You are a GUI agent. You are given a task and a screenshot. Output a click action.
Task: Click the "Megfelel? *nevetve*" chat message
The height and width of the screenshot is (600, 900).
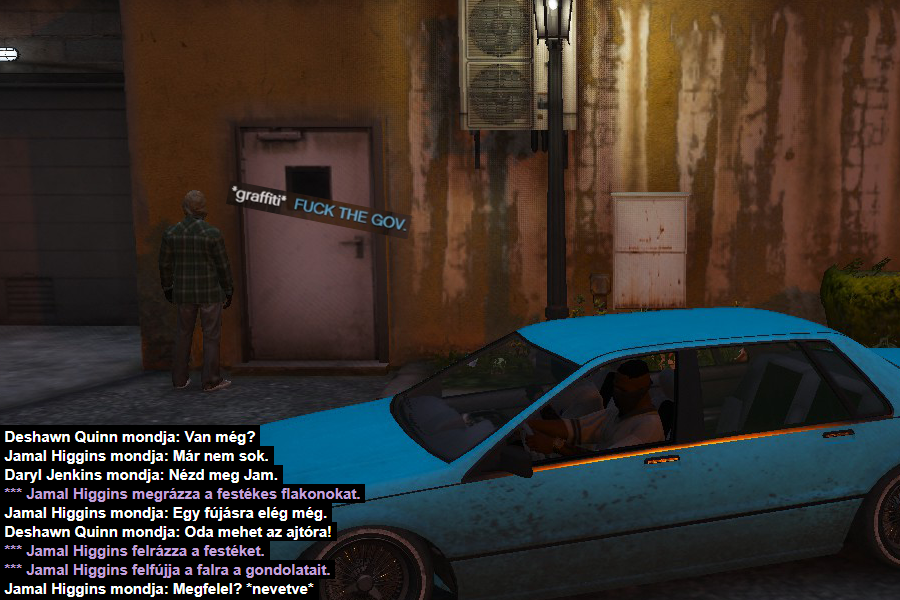(160, 589)
